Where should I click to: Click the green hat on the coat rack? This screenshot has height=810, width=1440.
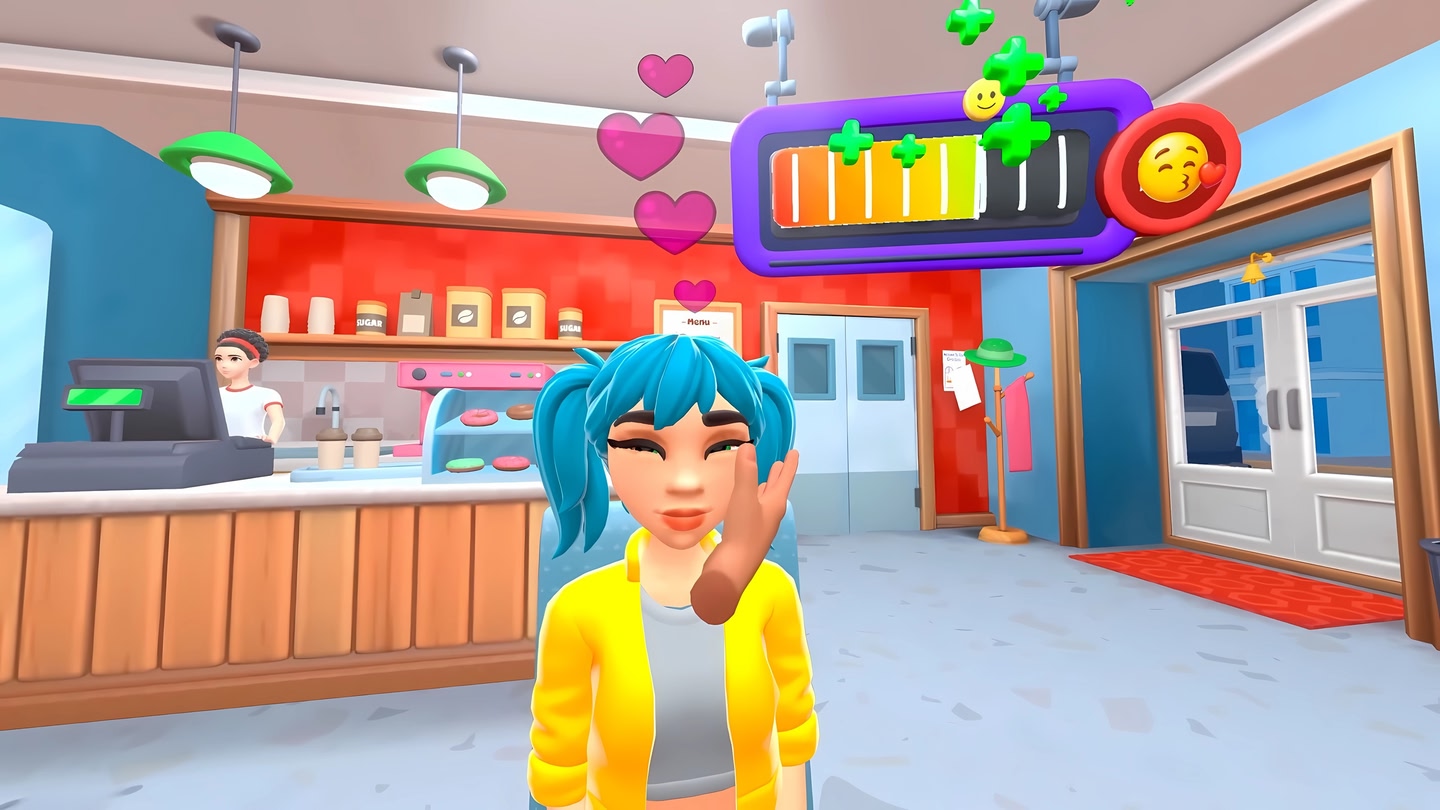pyautogui.click(x=994, y=352)
